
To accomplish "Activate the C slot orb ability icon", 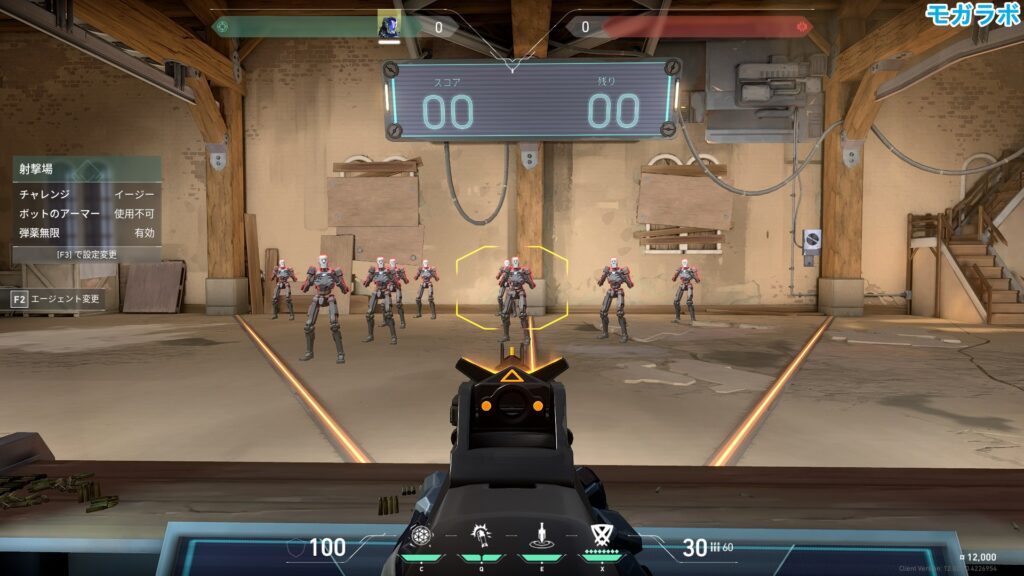I will tap(421, 535).
